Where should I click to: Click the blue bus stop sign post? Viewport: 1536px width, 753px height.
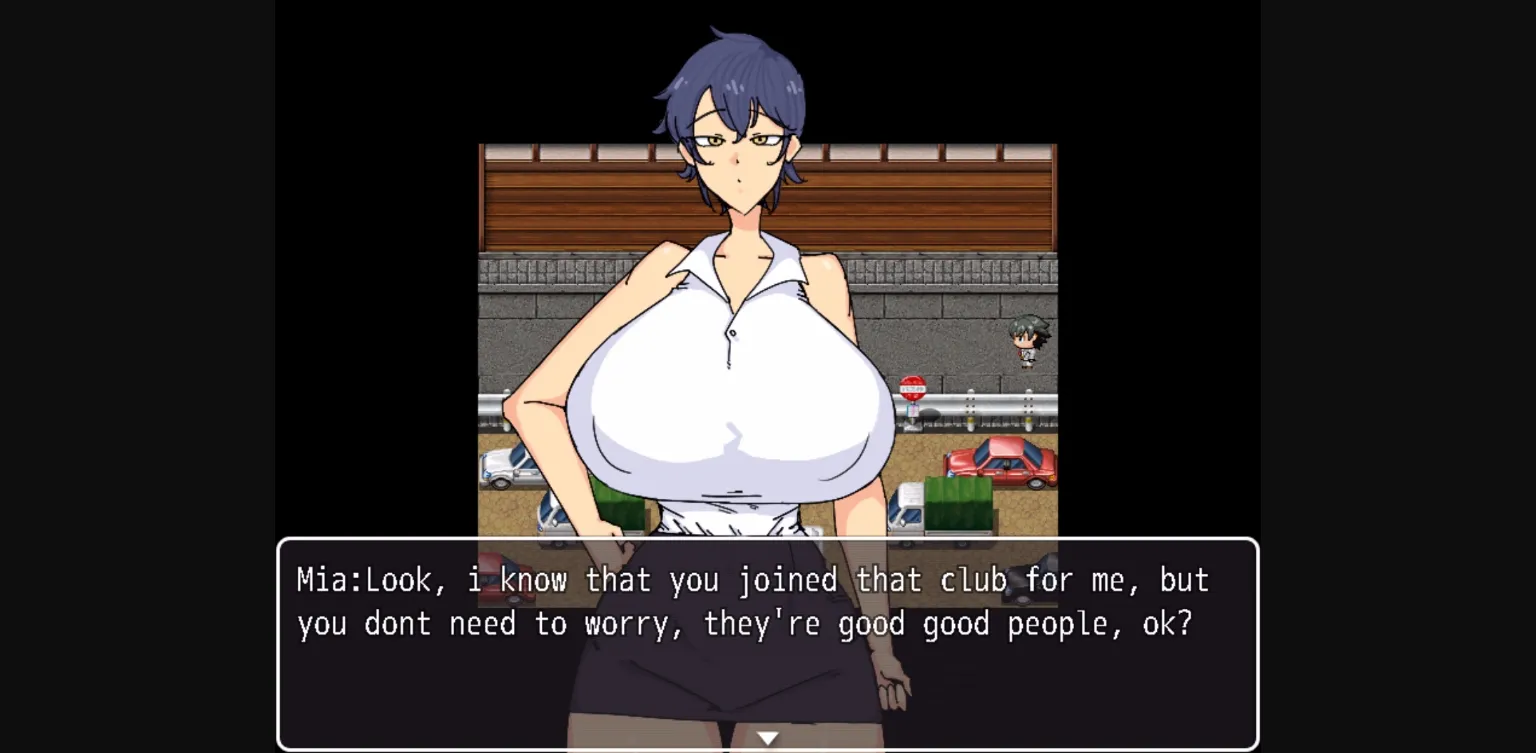[912, 409]
